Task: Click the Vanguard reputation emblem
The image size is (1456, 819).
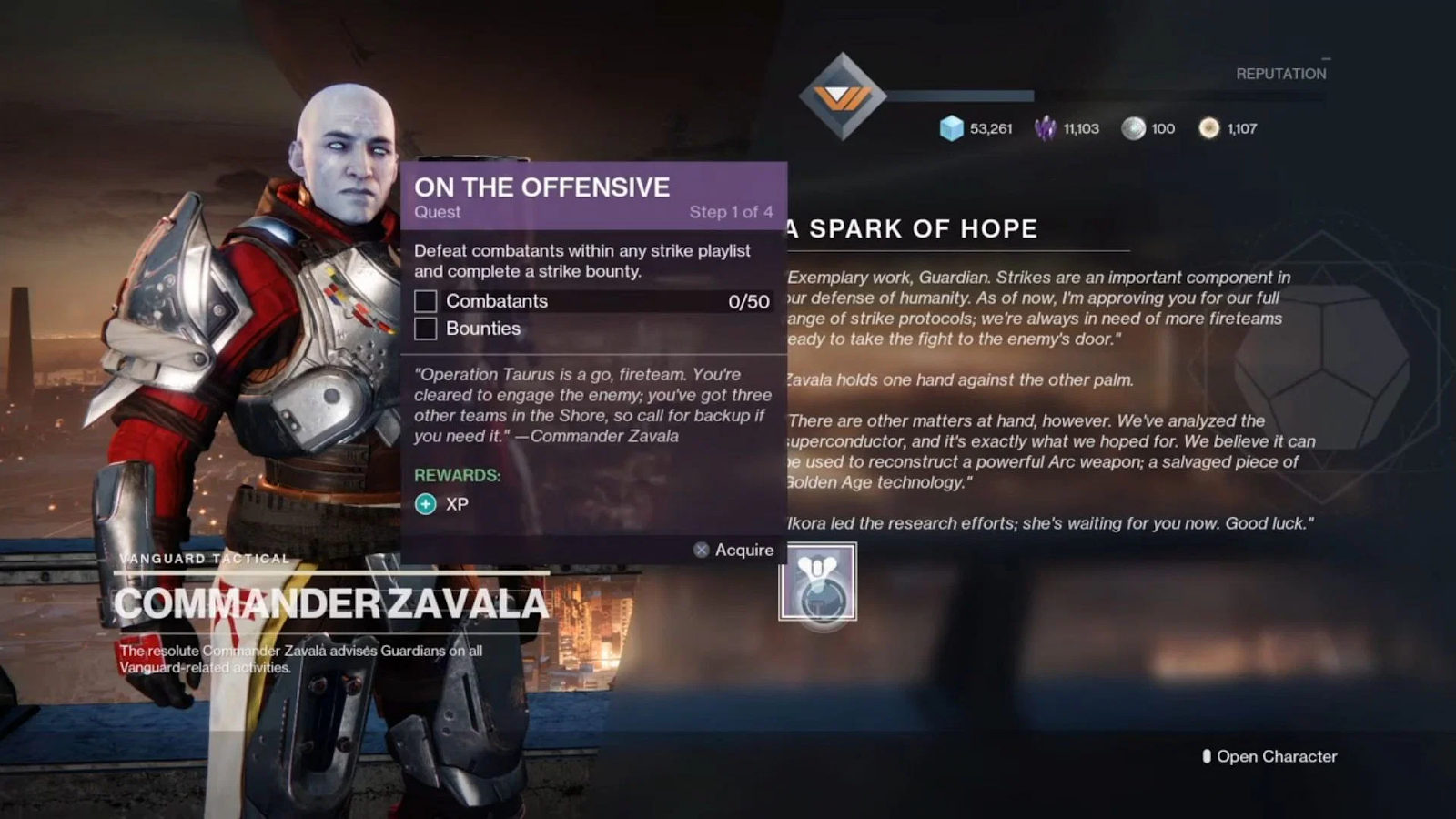Action: tap(843, 96)
